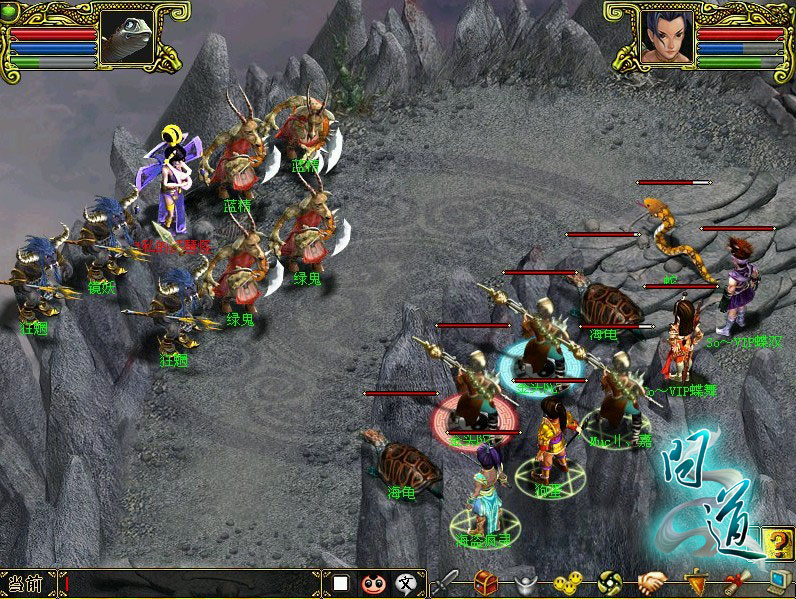Open the handshake icon
This screenshot has width=796, height=599.
[x=652, y=582]
